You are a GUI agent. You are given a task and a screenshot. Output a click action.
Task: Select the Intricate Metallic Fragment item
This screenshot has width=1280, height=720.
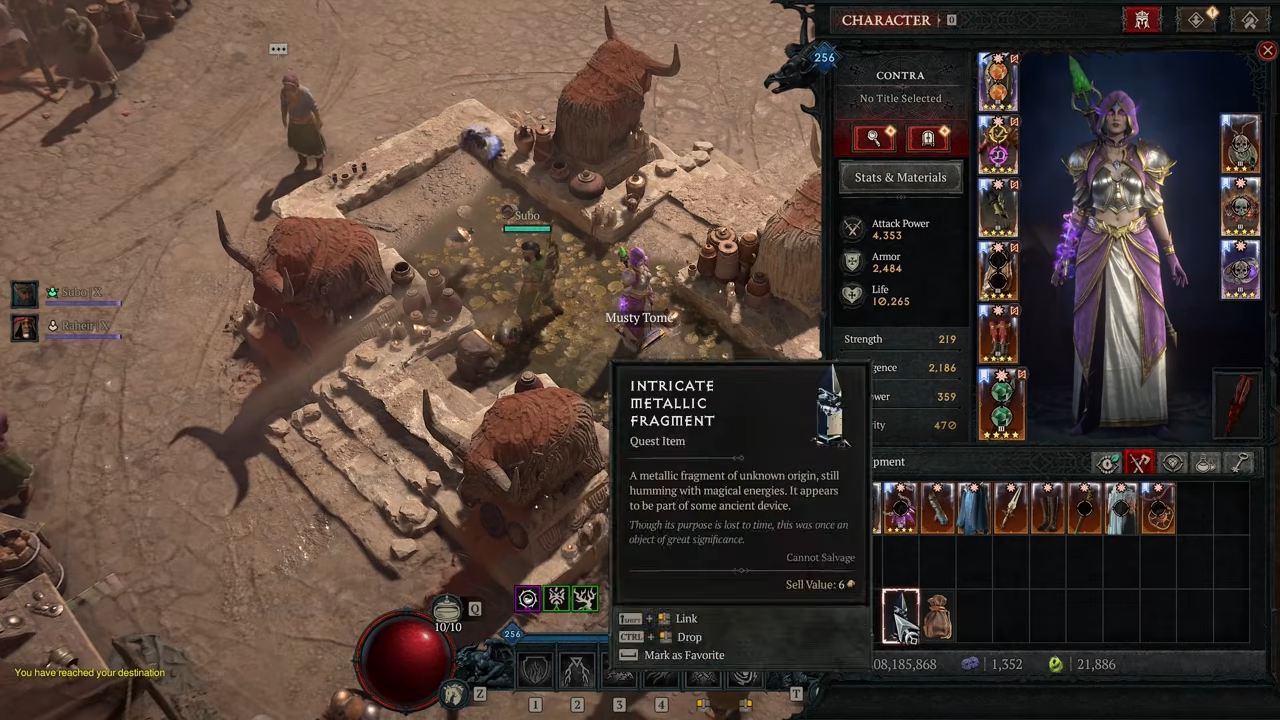(x=900, y=616)
